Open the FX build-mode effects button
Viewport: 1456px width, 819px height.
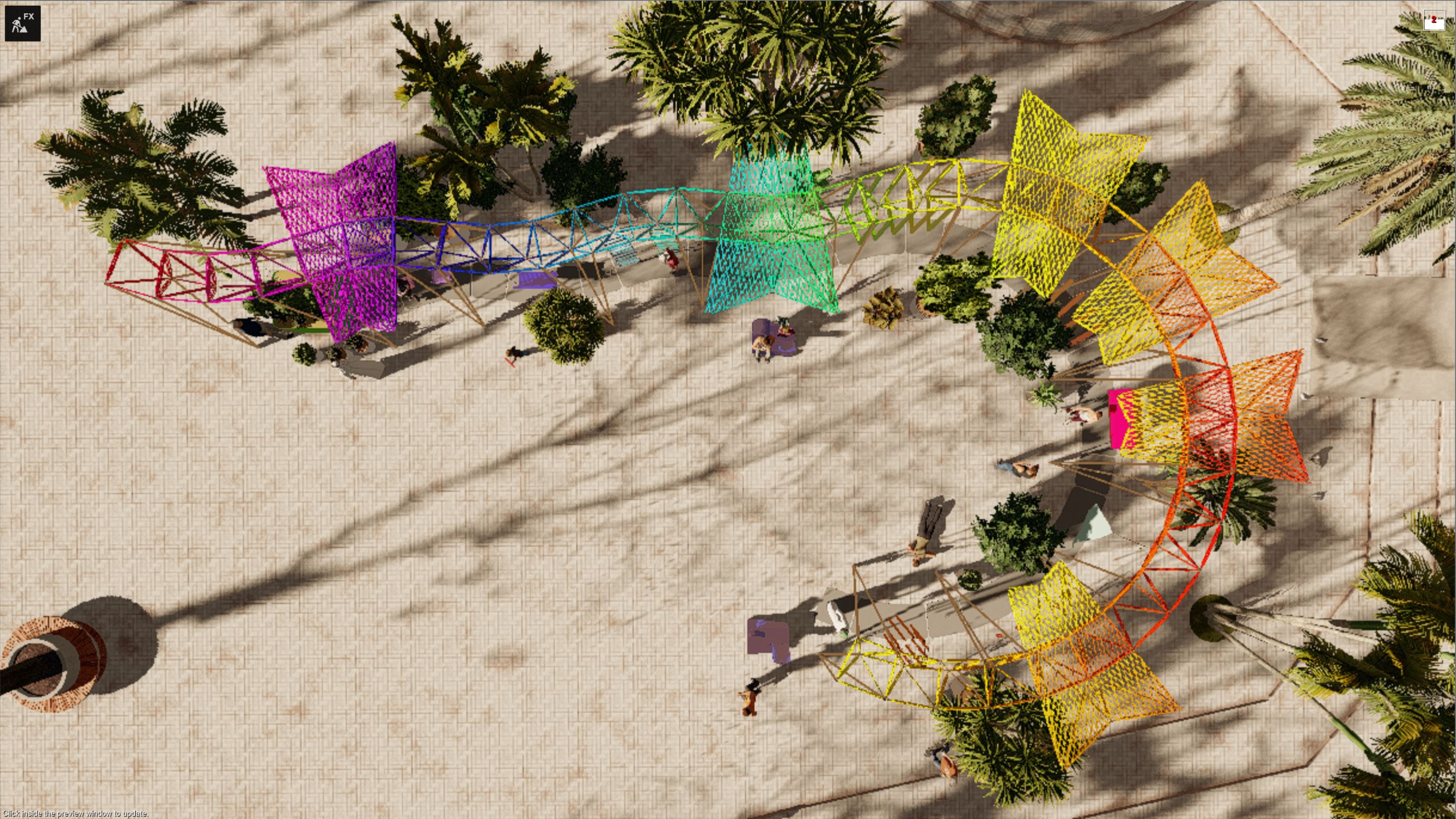[x=22, y=23]
